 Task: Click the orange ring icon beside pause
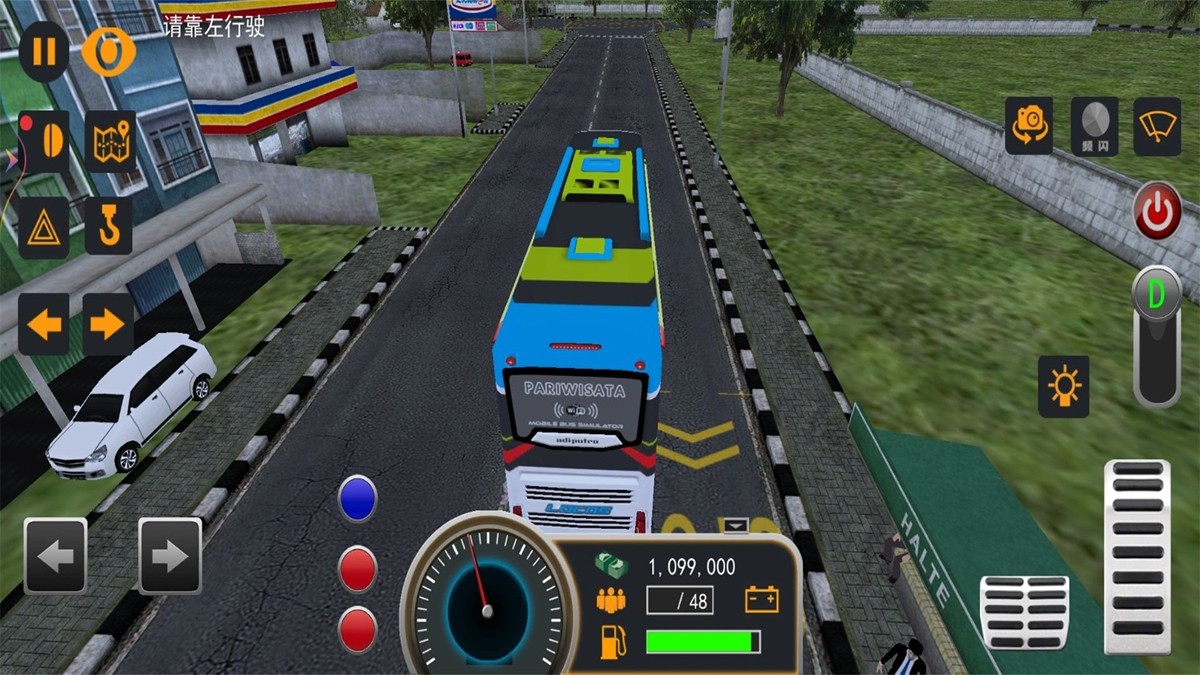click(x=108, y=51)
